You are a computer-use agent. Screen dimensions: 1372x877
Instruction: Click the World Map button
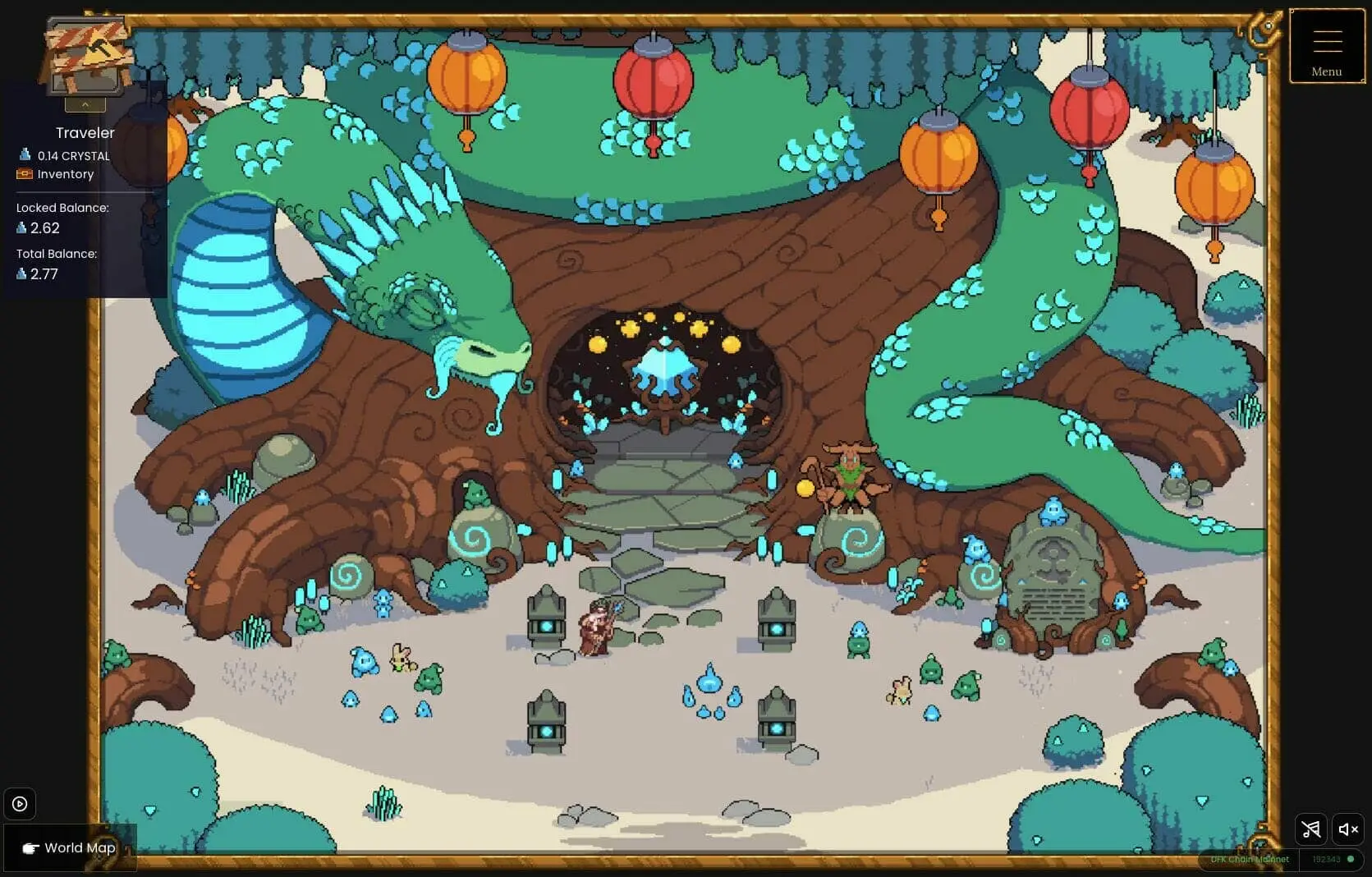(x=68, y=847)
